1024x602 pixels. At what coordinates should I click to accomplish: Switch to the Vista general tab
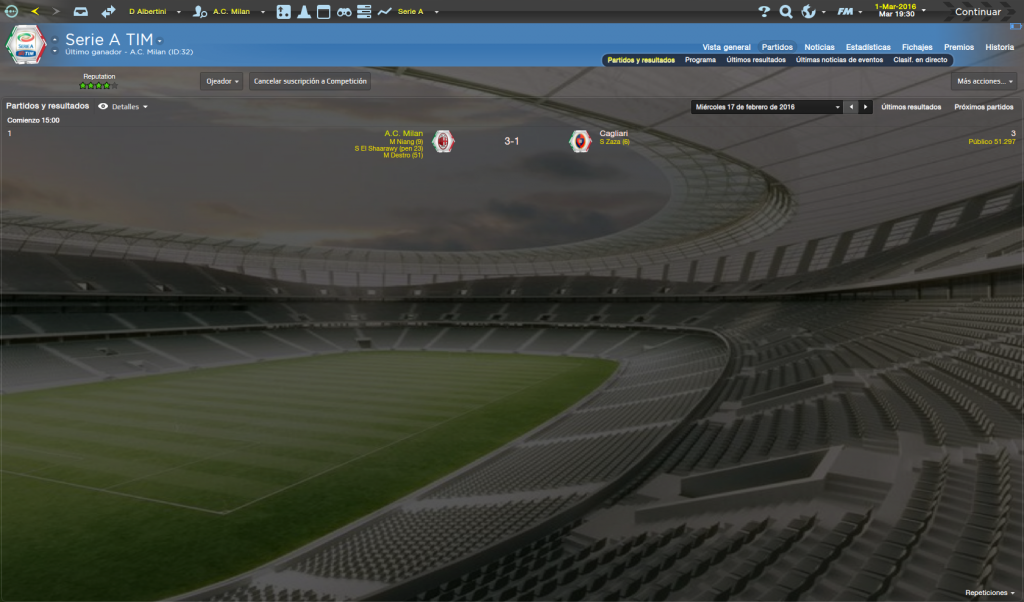click(726, 47)
